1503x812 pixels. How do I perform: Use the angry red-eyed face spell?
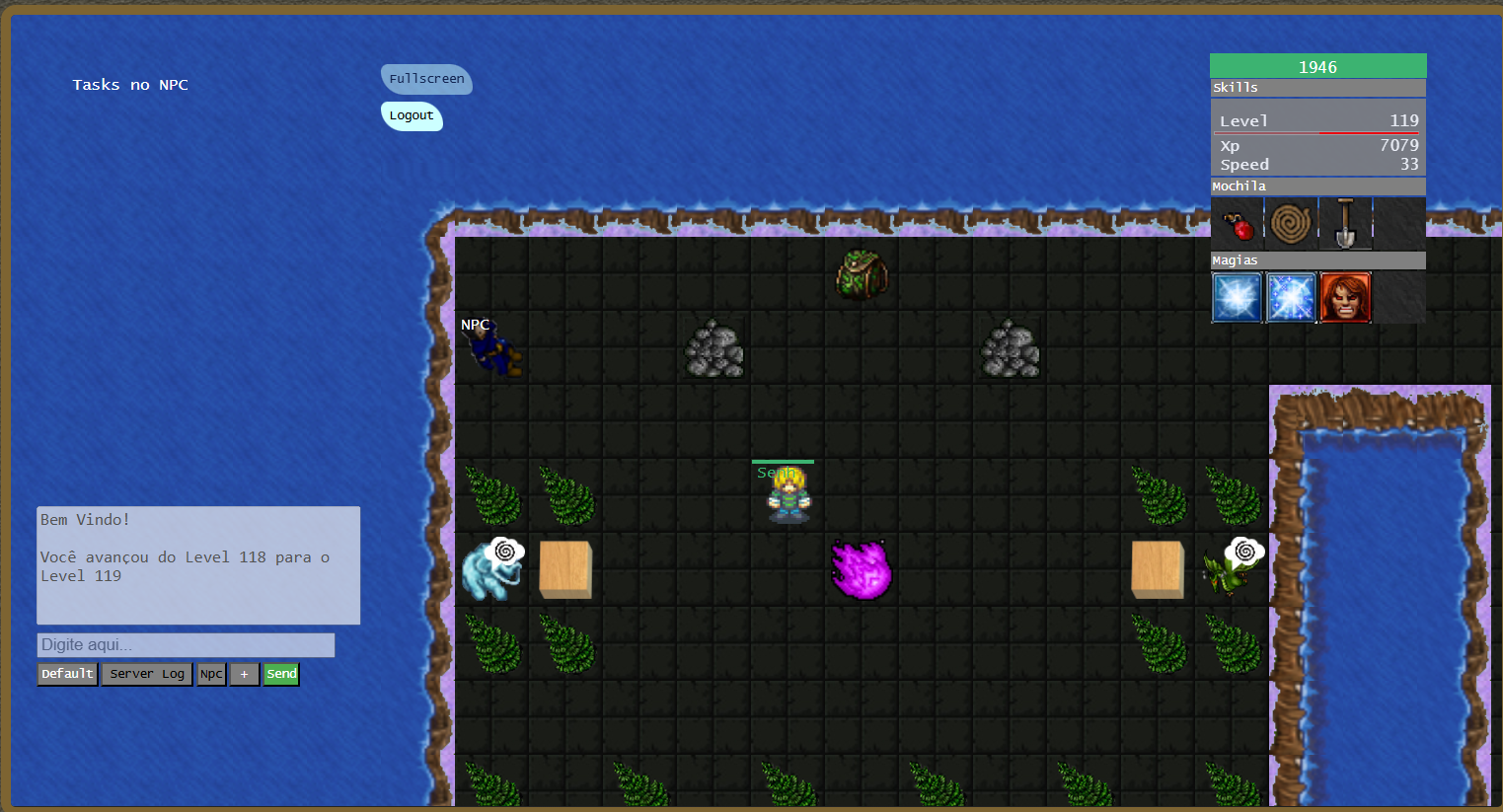coord(1345,298)
